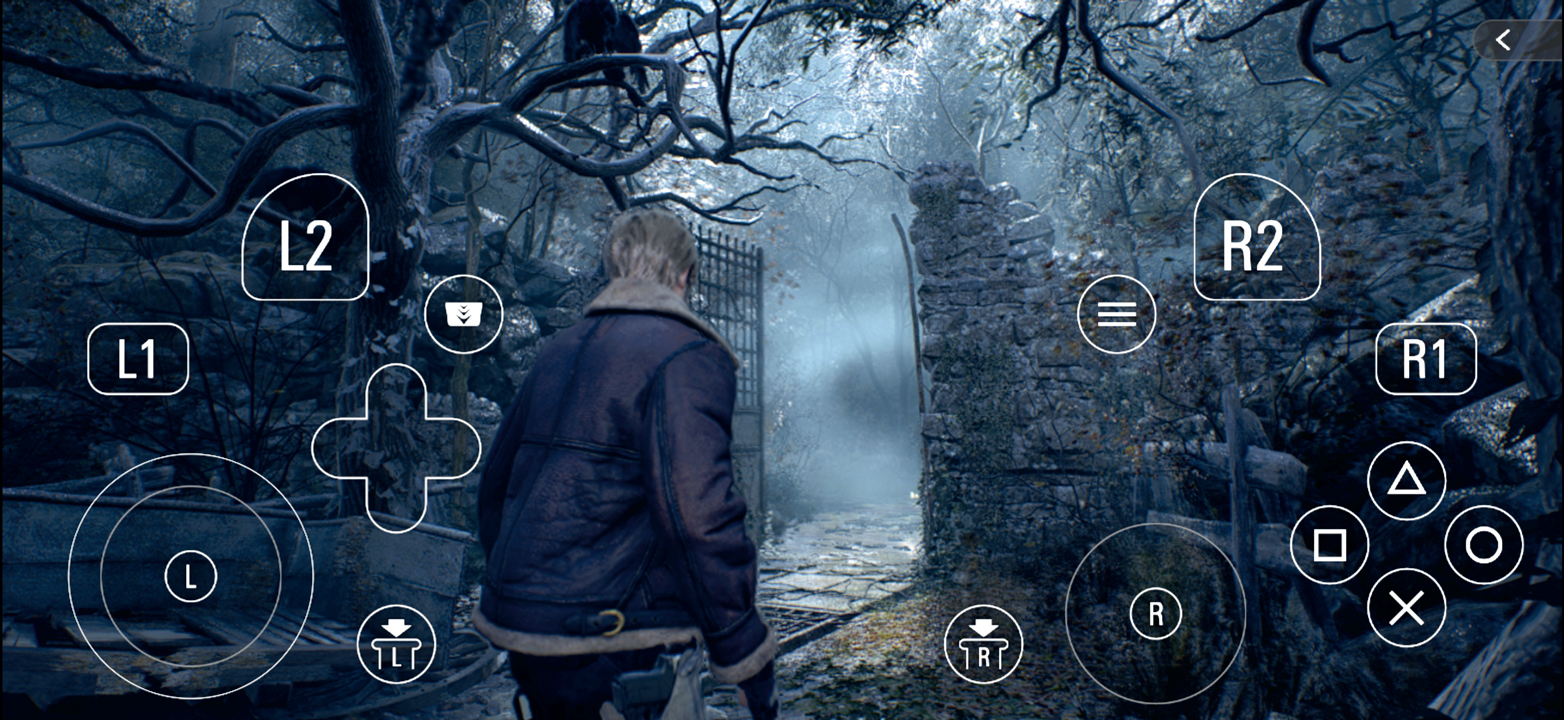Click the L3 left stick press button
The height and width of the screenshot is (720, 1564).
click(396, 644)
